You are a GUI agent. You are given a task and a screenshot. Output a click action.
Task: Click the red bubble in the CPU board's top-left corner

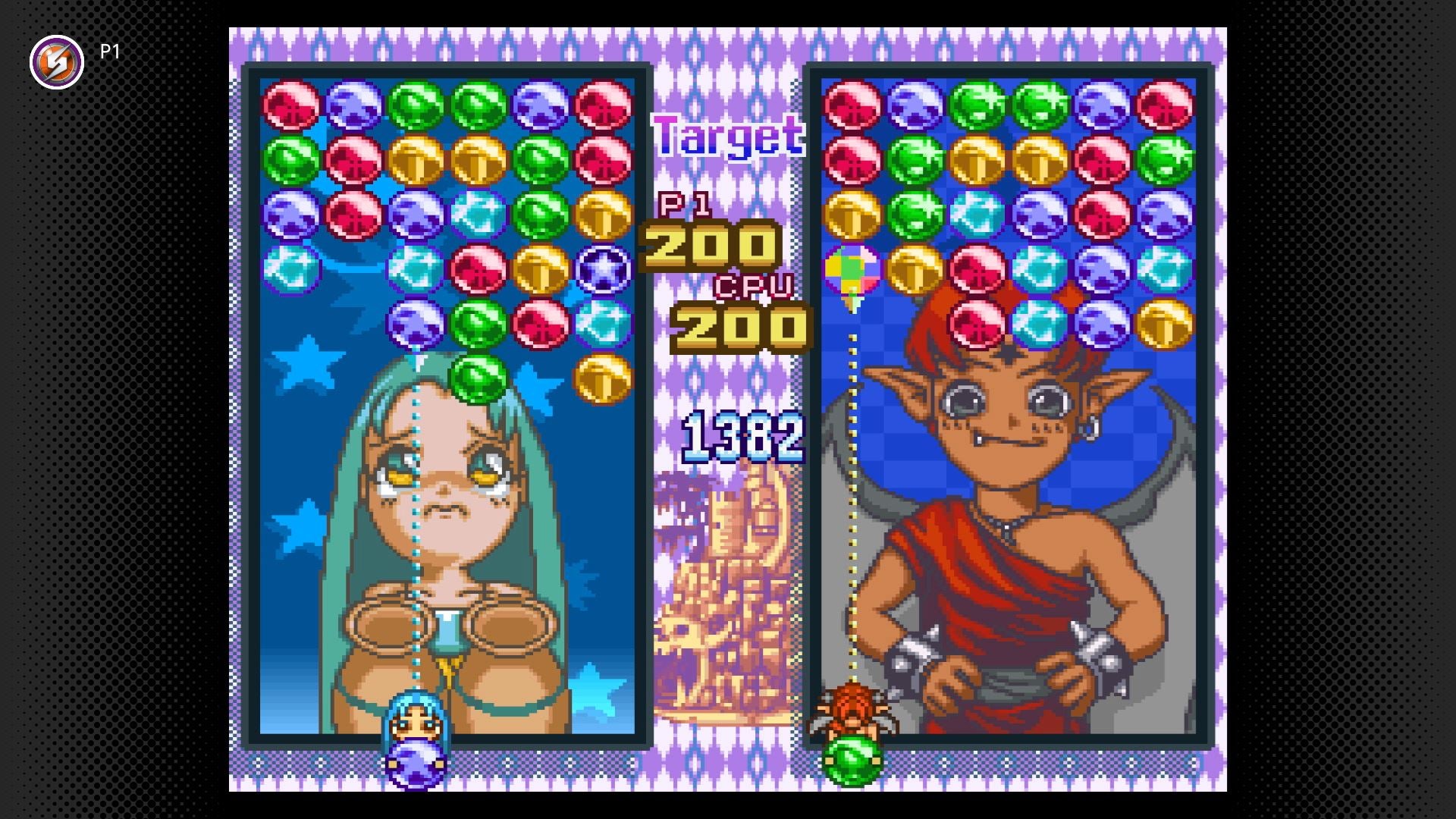click(x=852, y=106)
